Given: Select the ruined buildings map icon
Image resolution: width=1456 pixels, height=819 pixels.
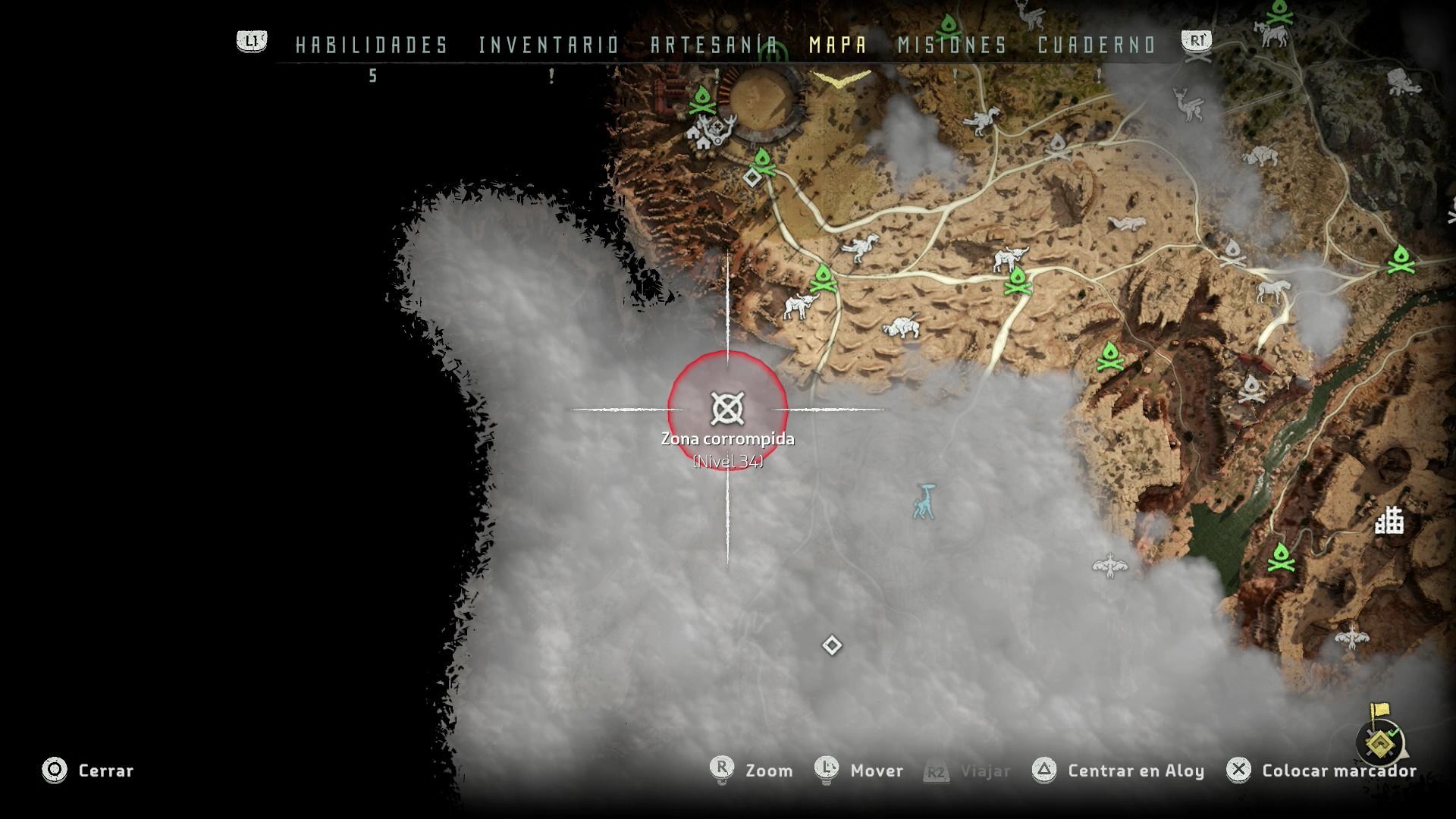Looking at the screenshot, I should (1389, 521).
